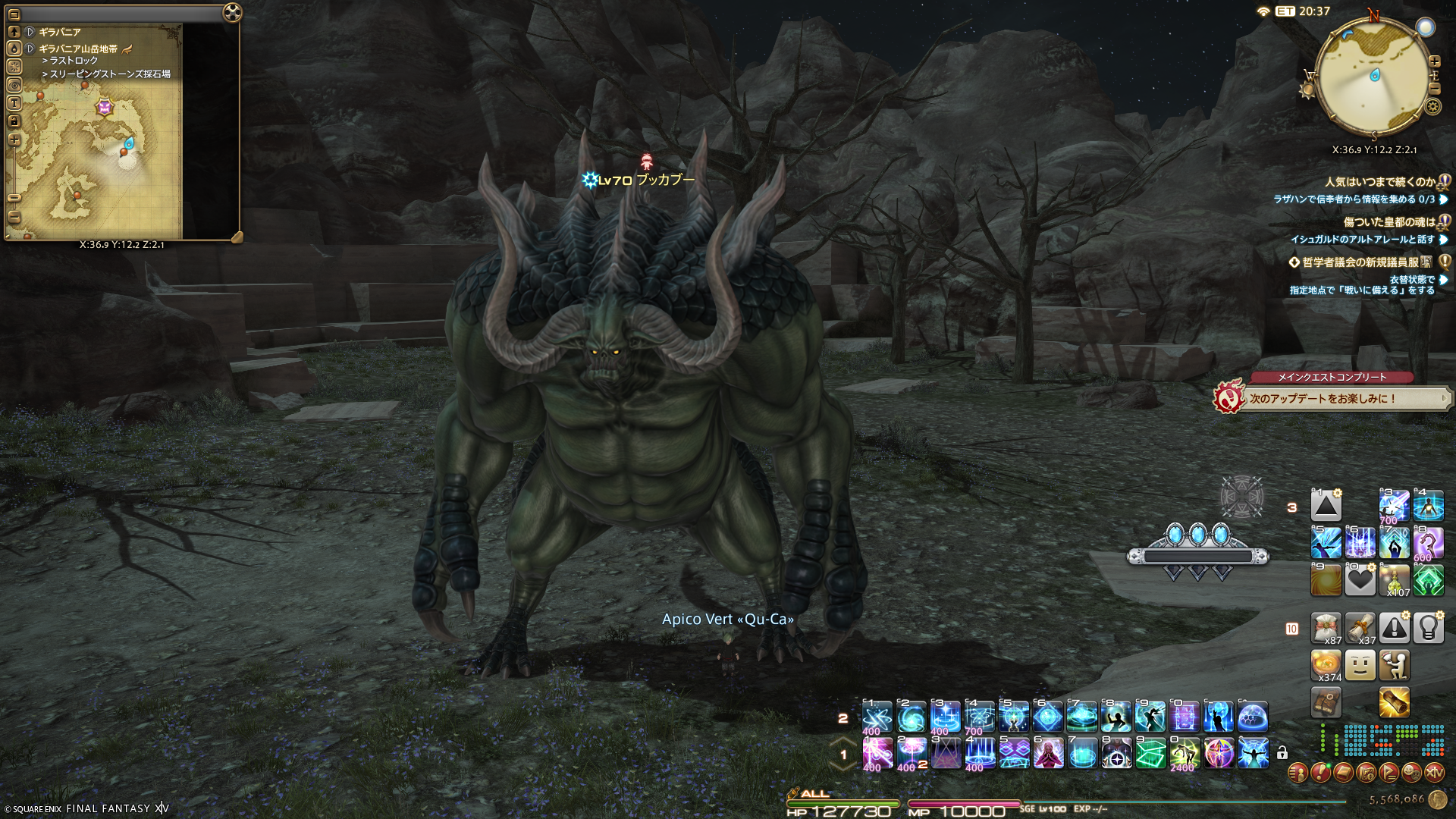Viewport: 1456px width, 819px height.
Task: Use the yellow potion item x107
Action: (x=1394, y=581)
